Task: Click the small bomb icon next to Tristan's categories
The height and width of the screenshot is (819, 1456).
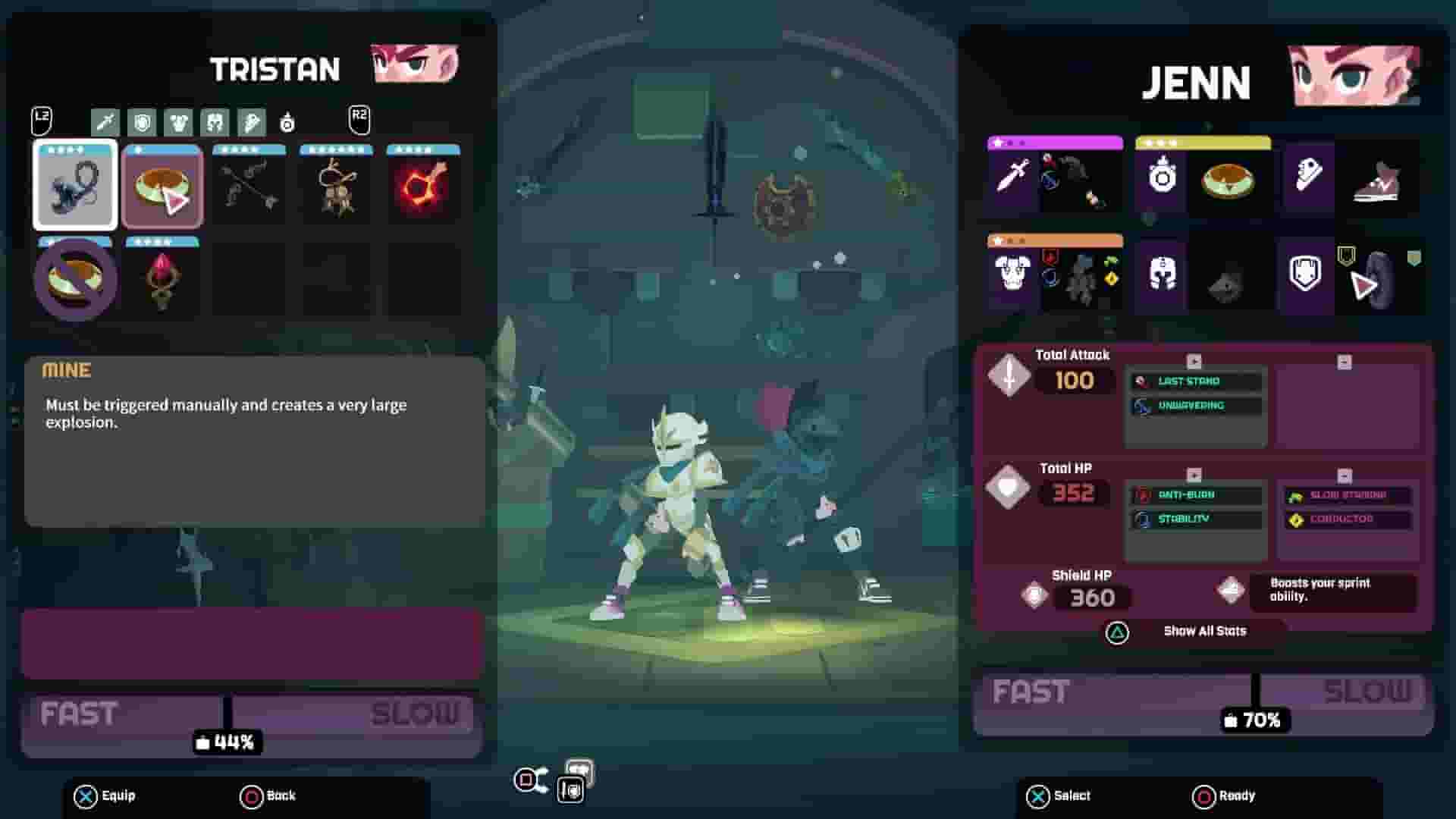Action: coord(288,123)
